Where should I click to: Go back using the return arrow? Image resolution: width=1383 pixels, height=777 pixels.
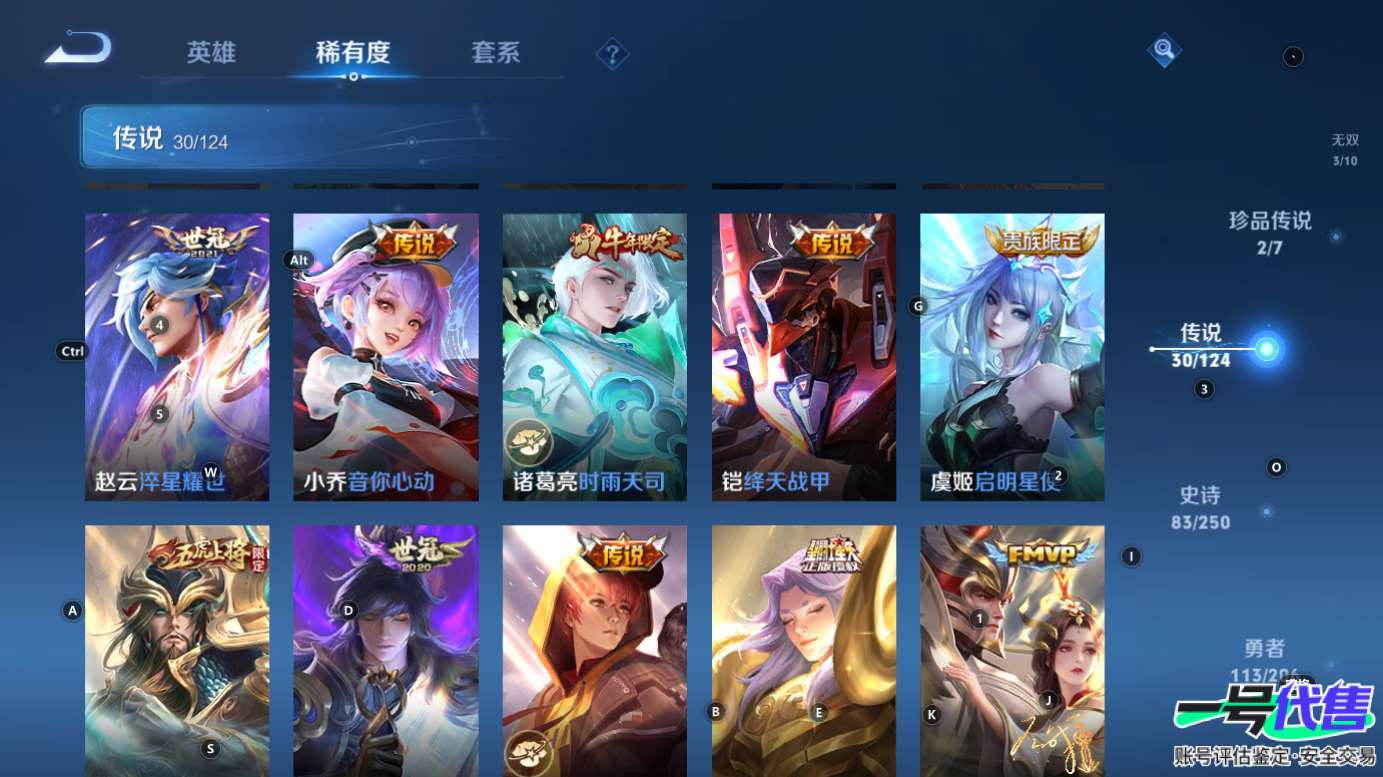[x=78, y=48]
